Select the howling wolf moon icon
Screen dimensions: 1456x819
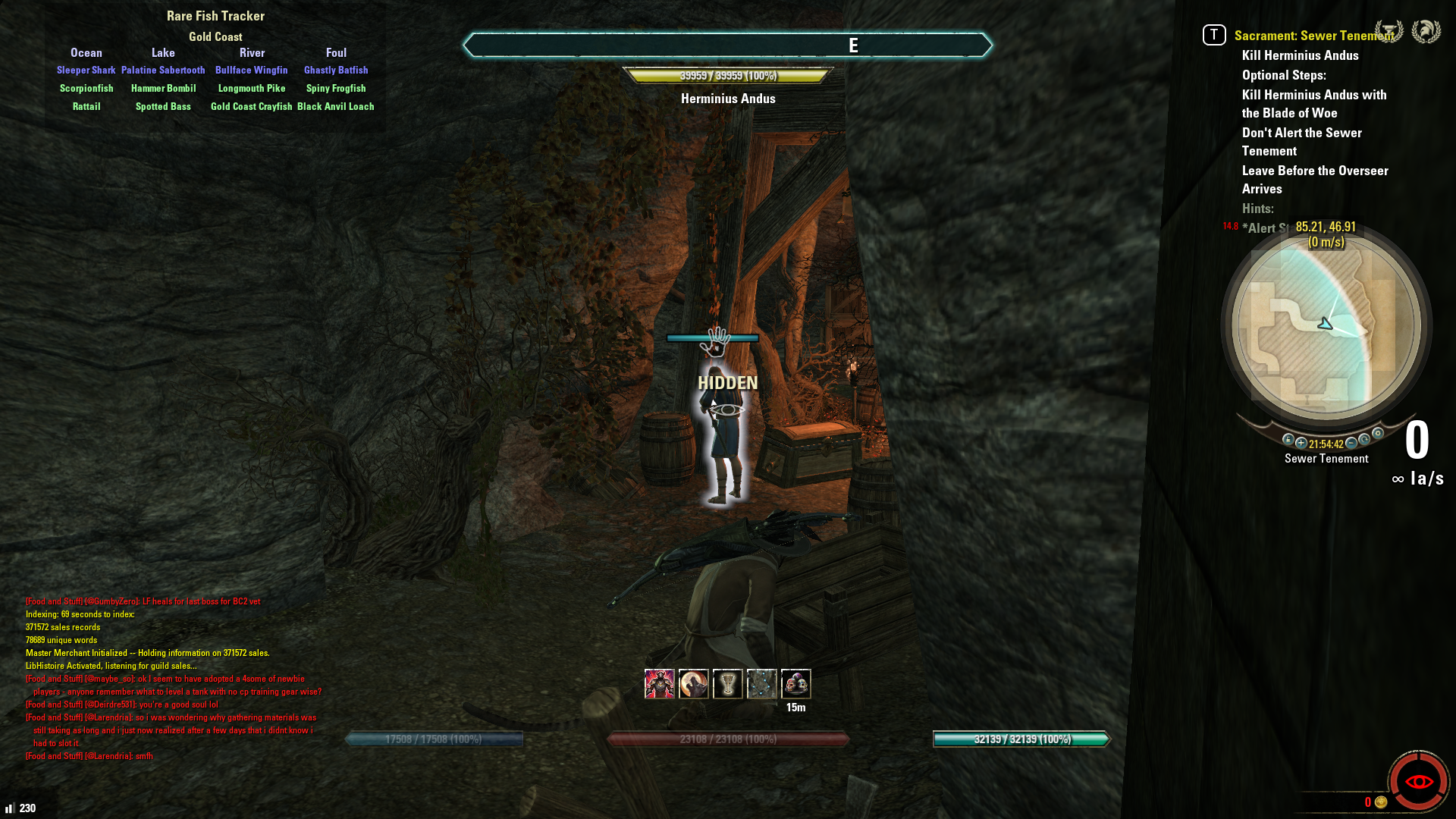(693, 684)
